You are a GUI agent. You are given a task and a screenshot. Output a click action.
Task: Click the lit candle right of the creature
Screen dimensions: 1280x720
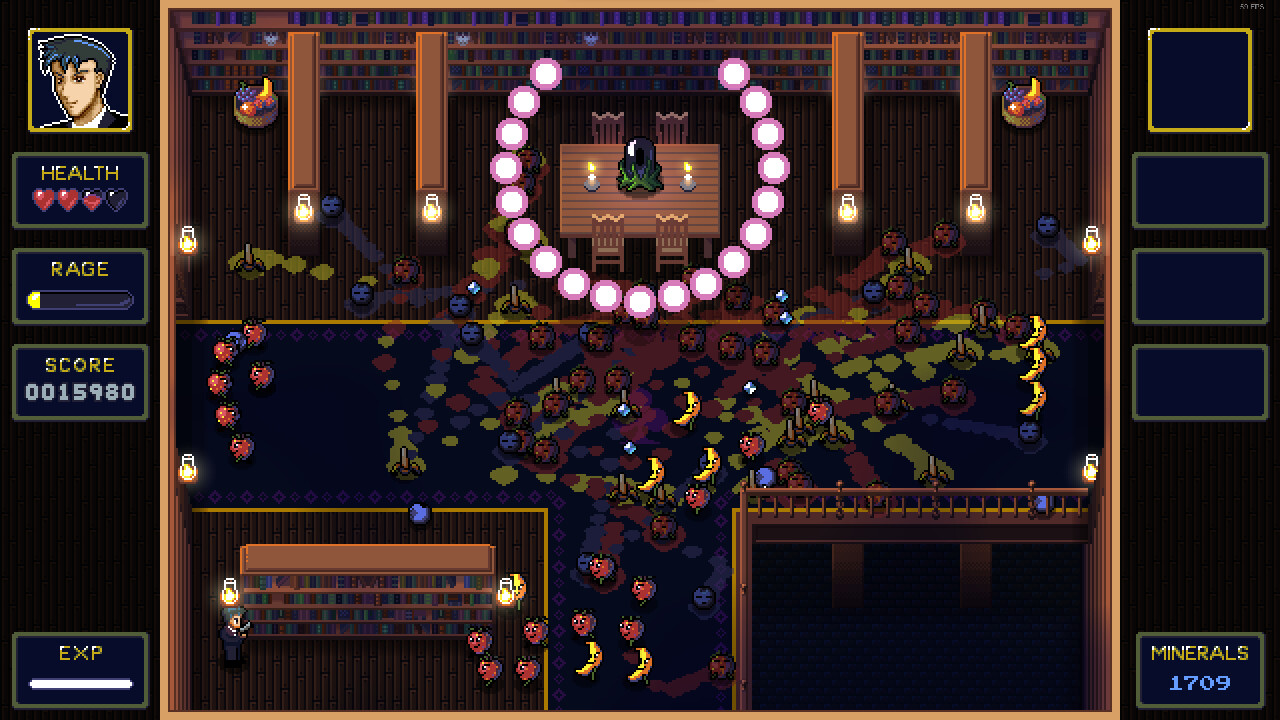point(690,178)
